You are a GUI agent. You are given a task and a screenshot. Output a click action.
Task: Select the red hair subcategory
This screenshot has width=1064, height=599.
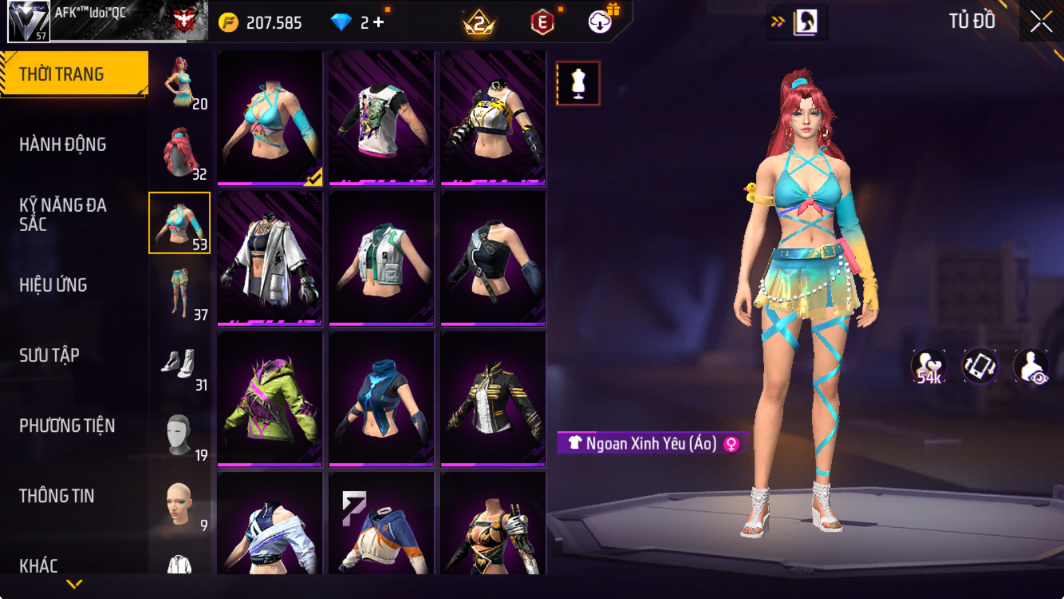click(180, 152)
